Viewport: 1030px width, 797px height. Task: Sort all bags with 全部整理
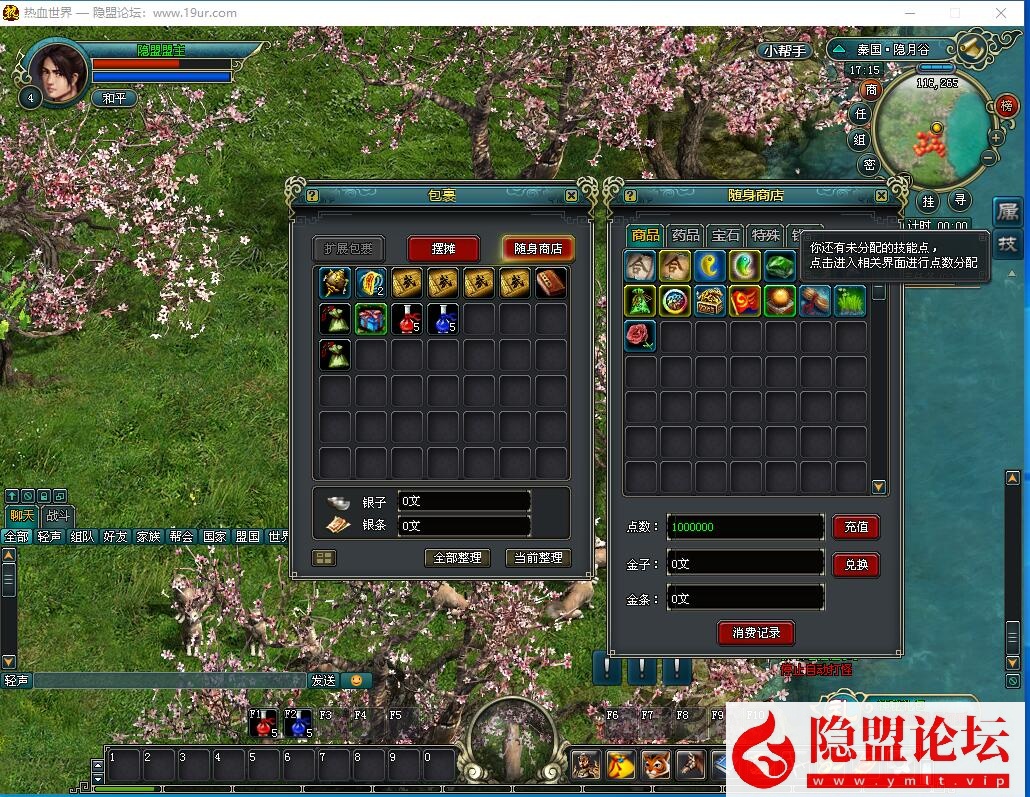[x=458, y=557]
